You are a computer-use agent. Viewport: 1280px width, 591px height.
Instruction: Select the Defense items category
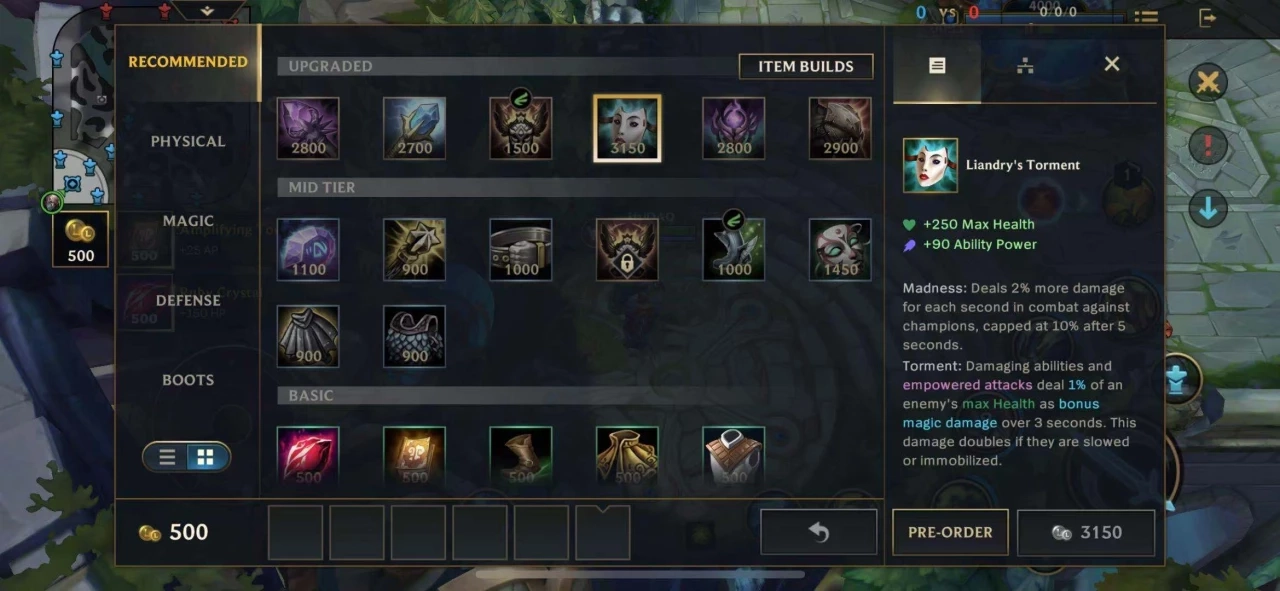(x=188, y=300)
